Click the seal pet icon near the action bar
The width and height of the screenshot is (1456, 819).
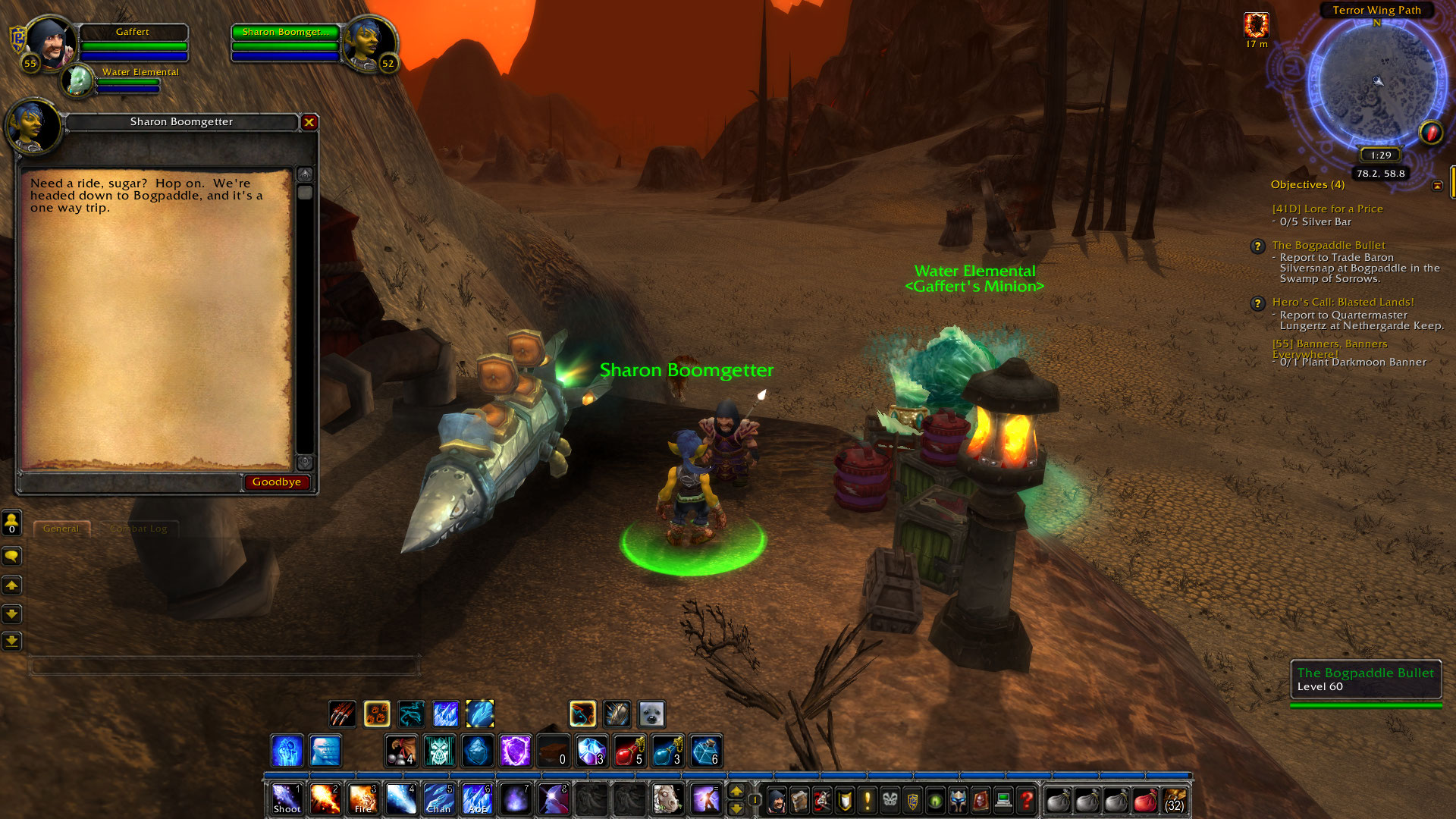[x=651, y=714]
